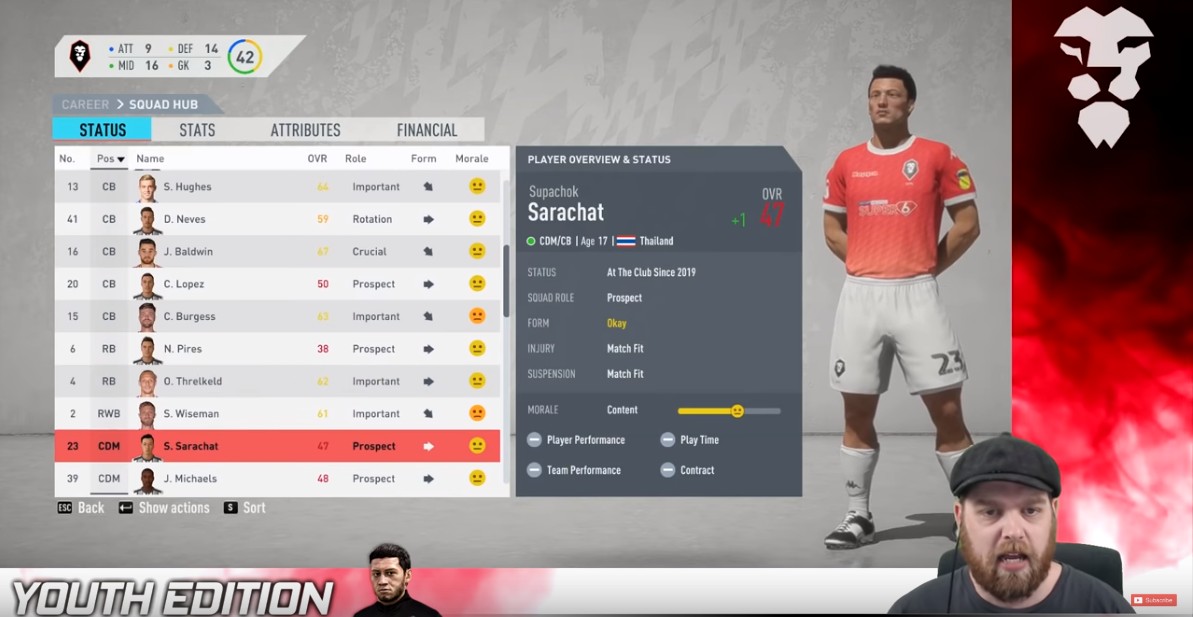
Task: Select the Status tab
Action: (x=102, y=130)
